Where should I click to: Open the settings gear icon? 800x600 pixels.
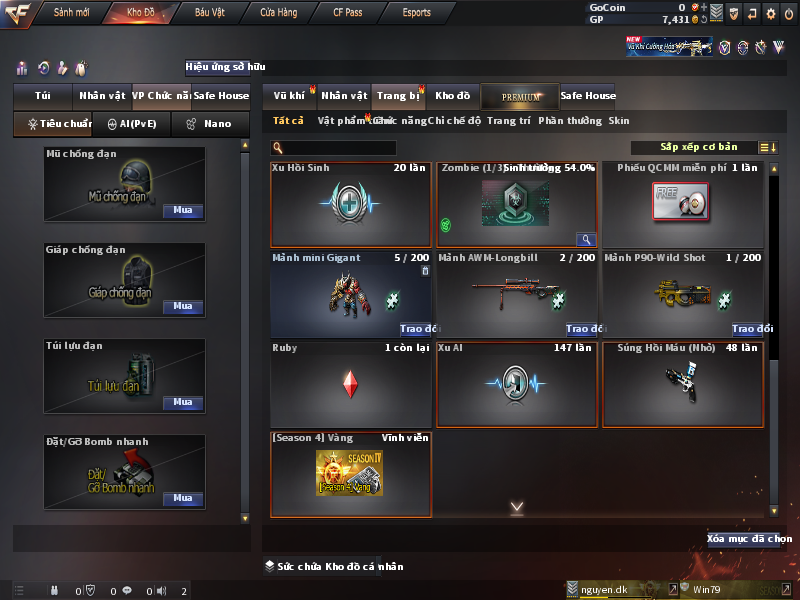tap(770, 14)
